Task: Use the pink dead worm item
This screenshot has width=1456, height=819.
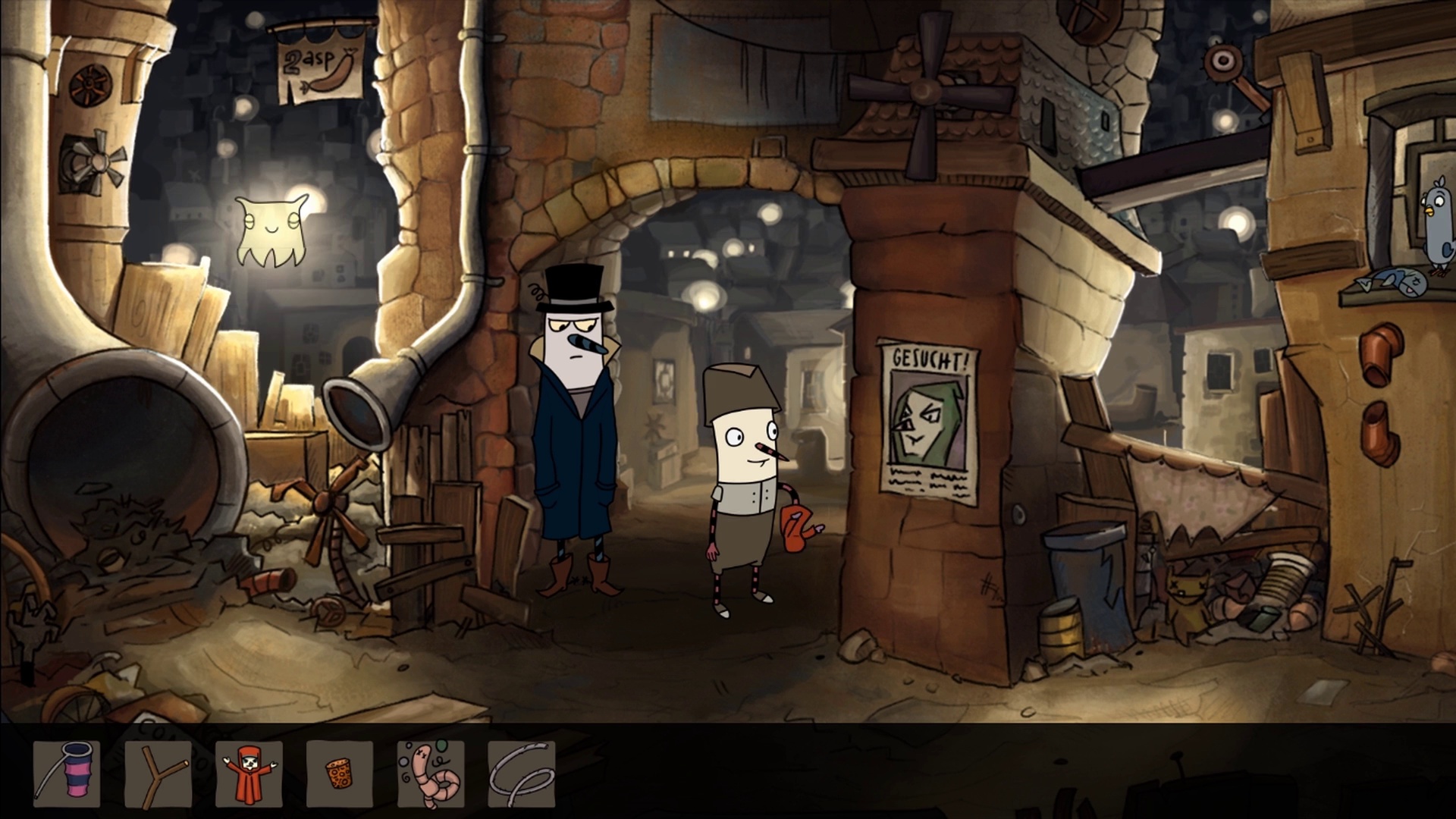Action: pyautogui.click(x=431, y=773)
